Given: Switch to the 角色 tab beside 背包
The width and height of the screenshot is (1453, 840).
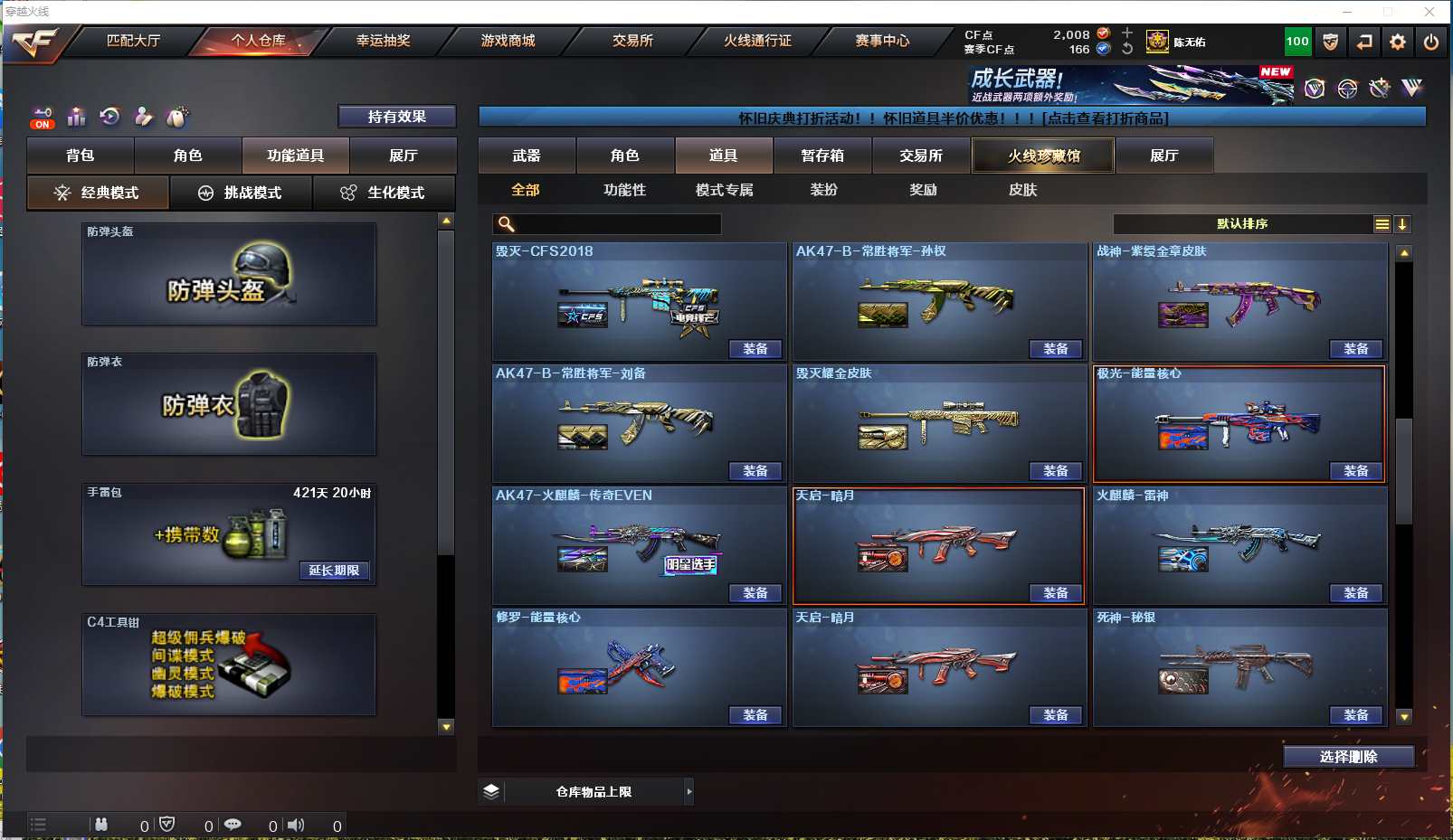Looking at the screenshot, I should click(x=187, y=156).
